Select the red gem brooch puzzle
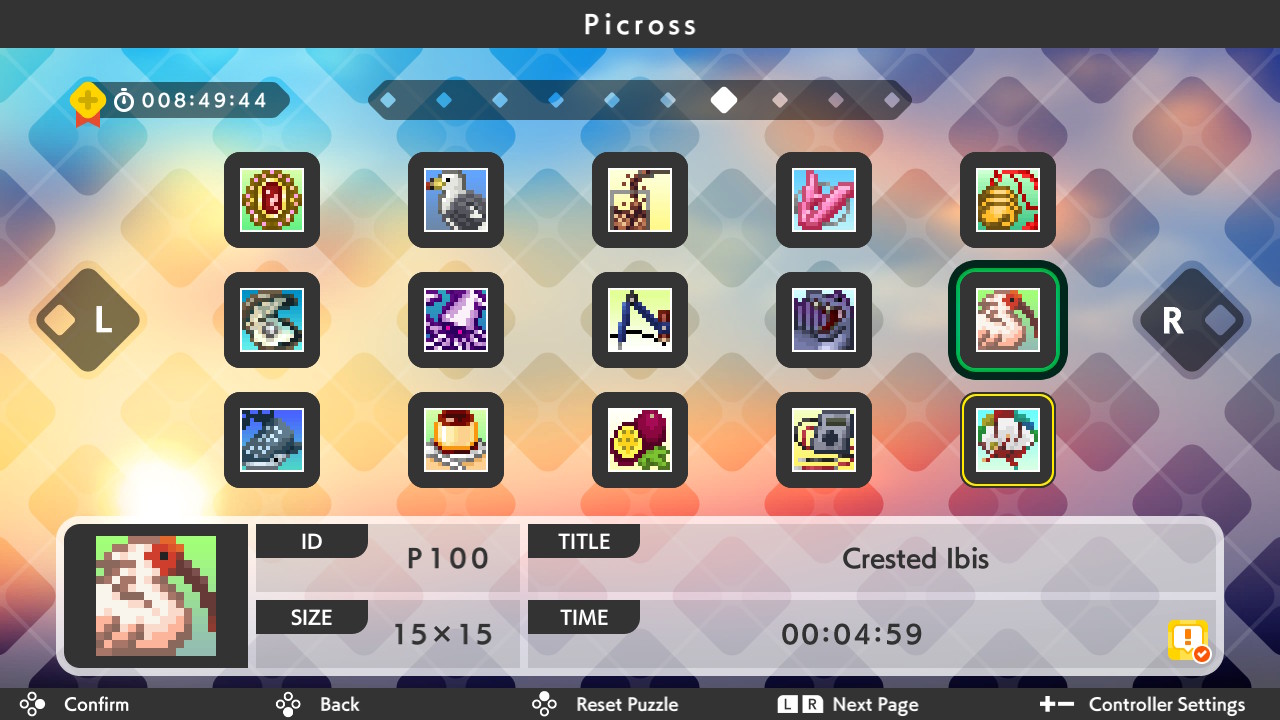1280x720 pixels. [x=272, y=200]
